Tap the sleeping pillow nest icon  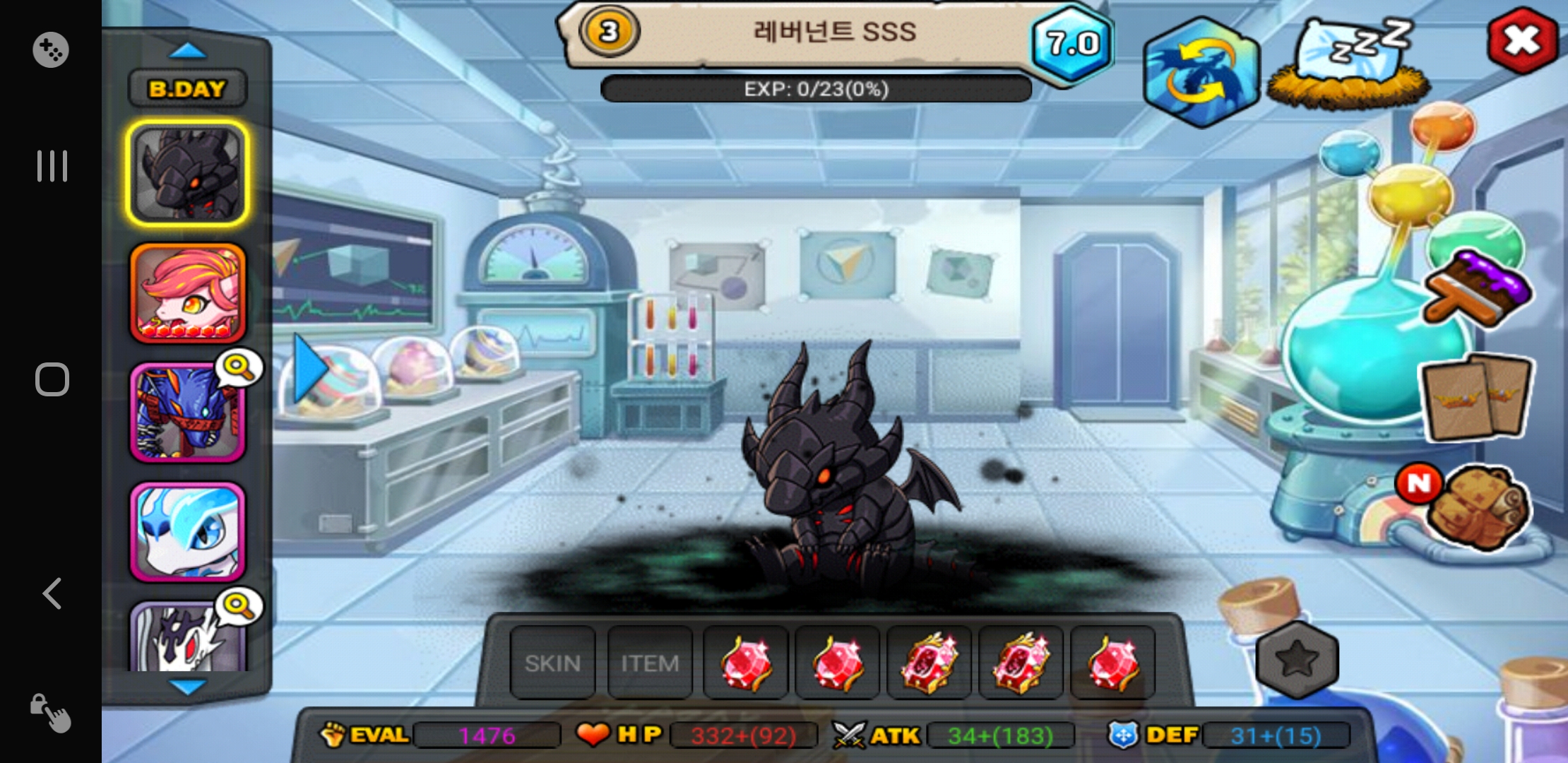point(1349,65)
